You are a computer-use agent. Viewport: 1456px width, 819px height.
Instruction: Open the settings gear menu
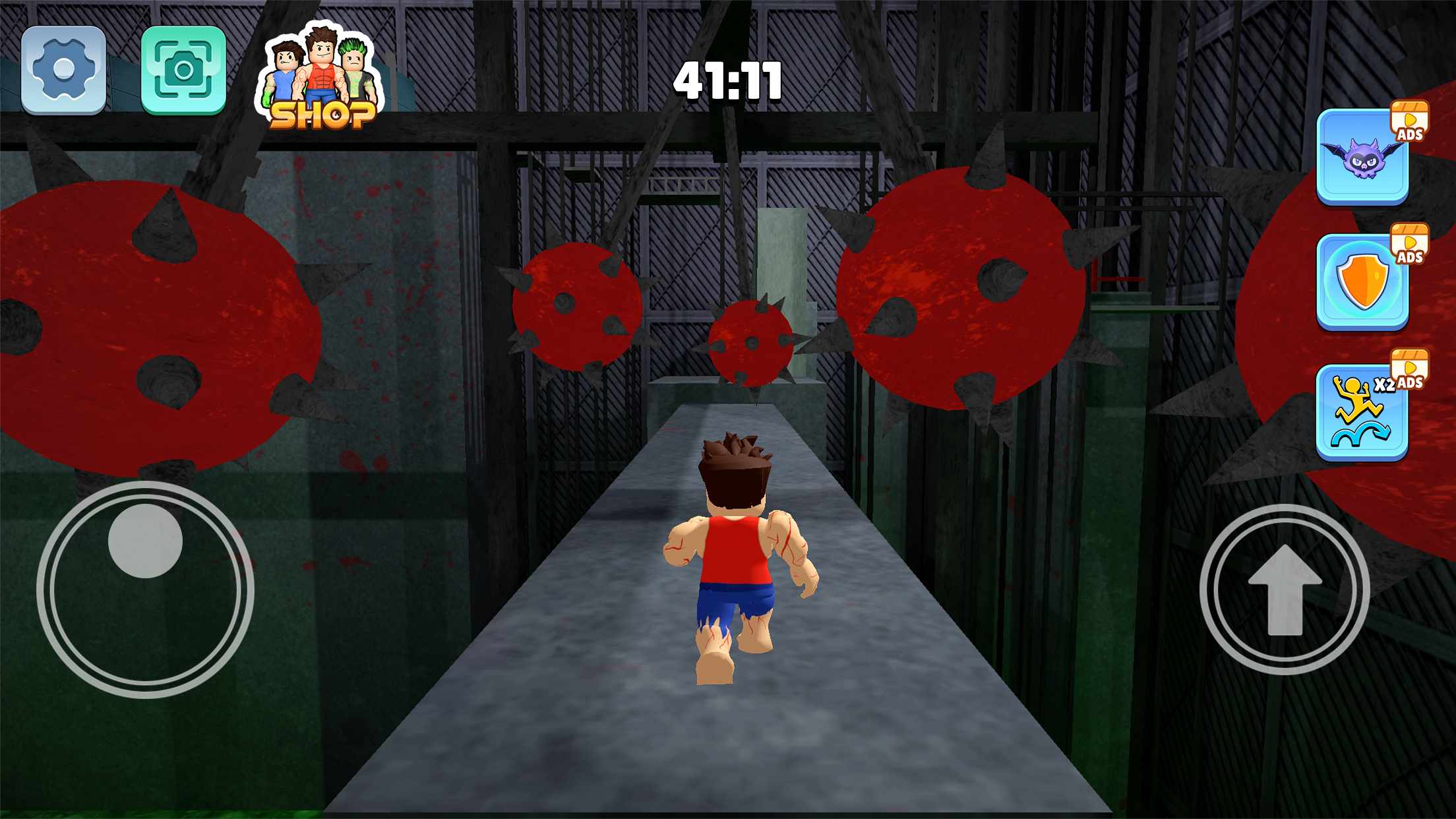point(64,69)
